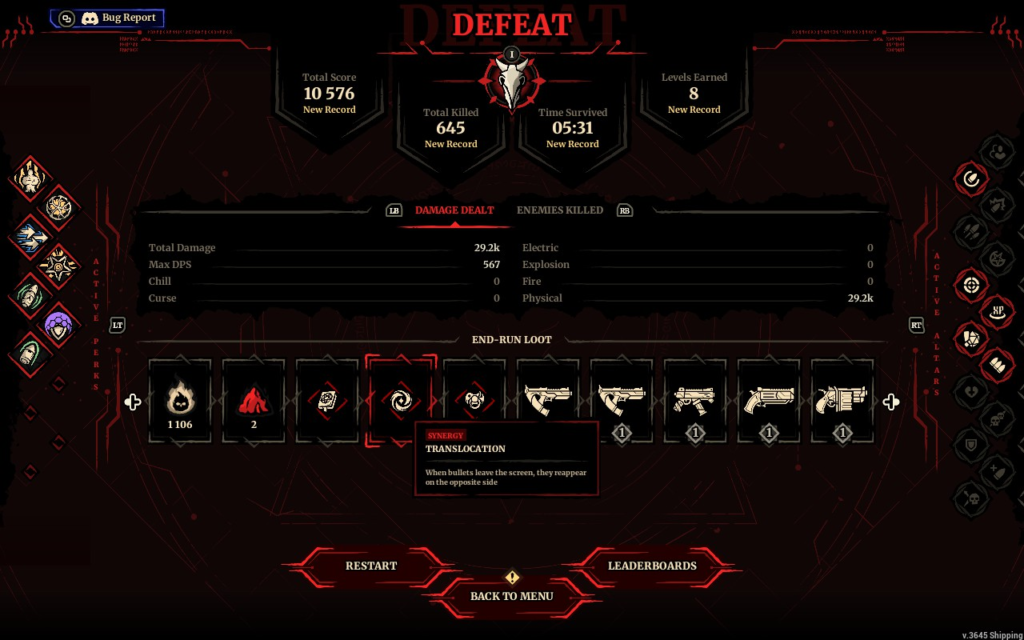The height and width of the screenshot is (640, 1024).
Task: Switch to the Enemies Killed tab
Action: (x=559, y=210)
